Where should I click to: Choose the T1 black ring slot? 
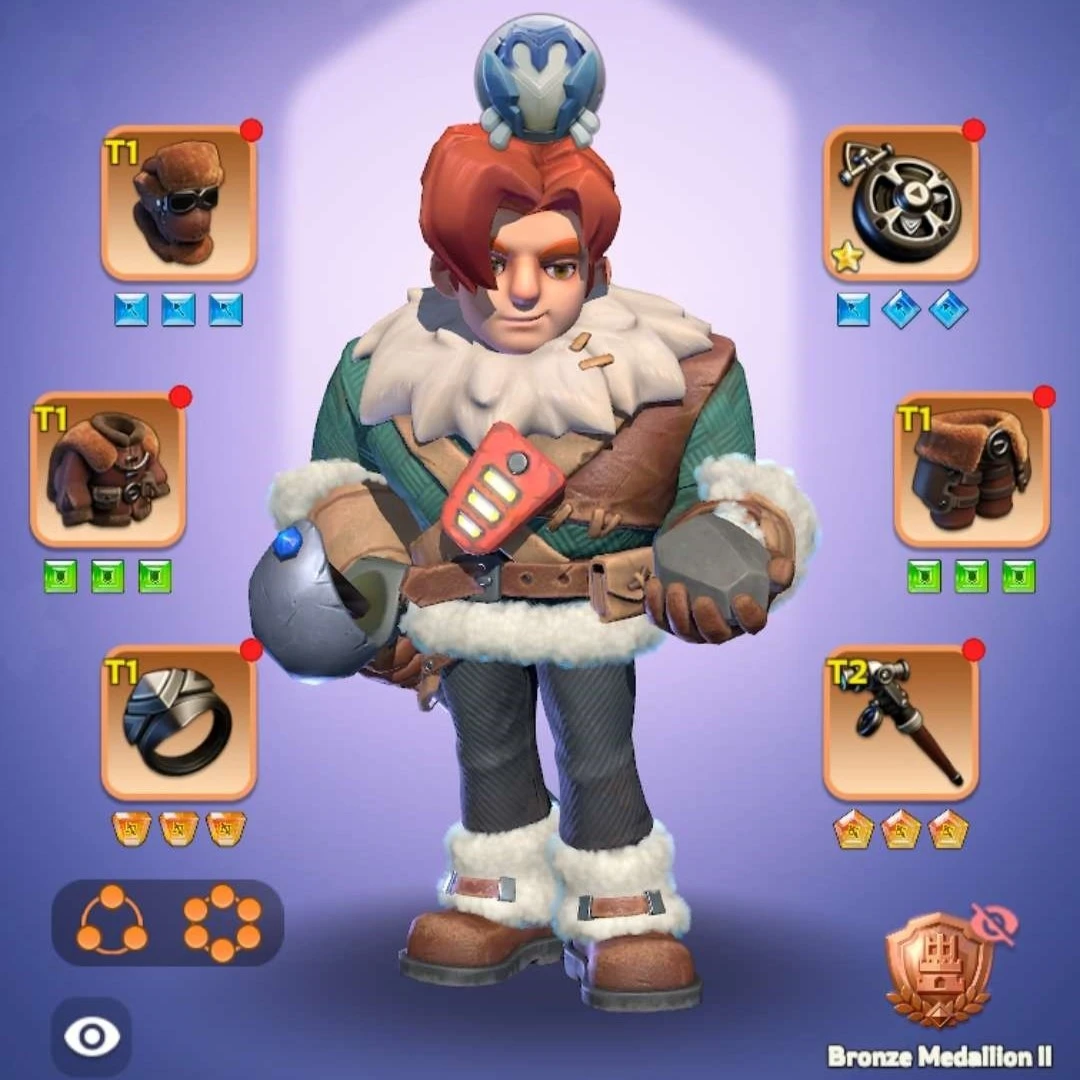[179, 722]
